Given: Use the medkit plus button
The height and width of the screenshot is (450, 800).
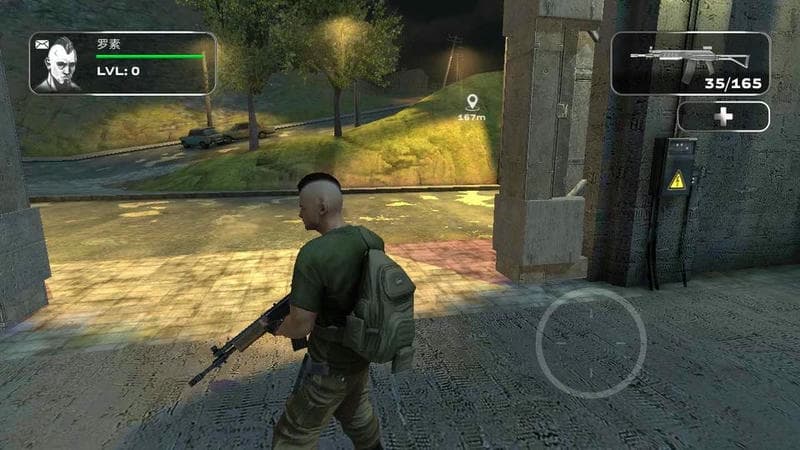Looking at the screenshot, I should (723, 117).
